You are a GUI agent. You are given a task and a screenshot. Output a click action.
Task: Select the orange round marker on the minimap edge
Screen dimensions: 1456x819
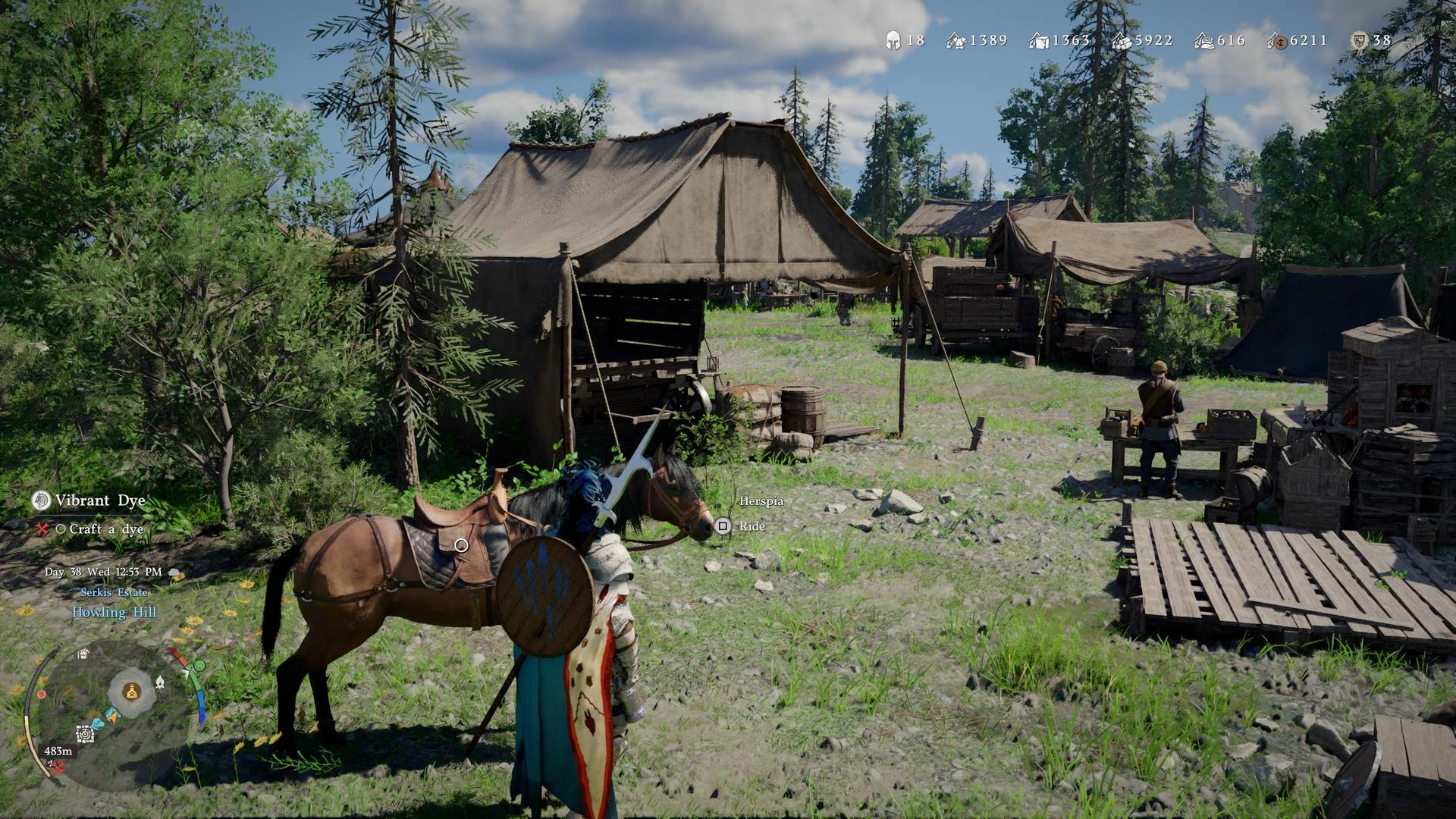coord(42,694)
